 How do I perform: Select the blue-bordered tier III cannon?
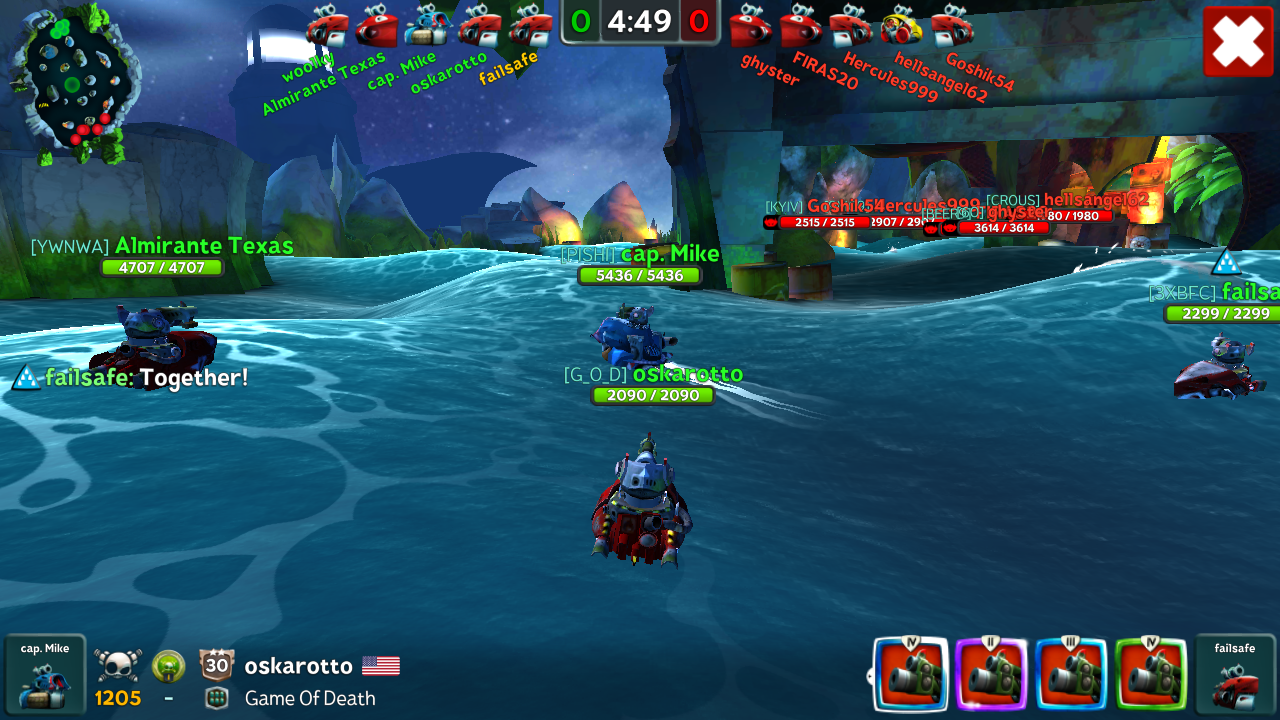(x=1070, y=674)
